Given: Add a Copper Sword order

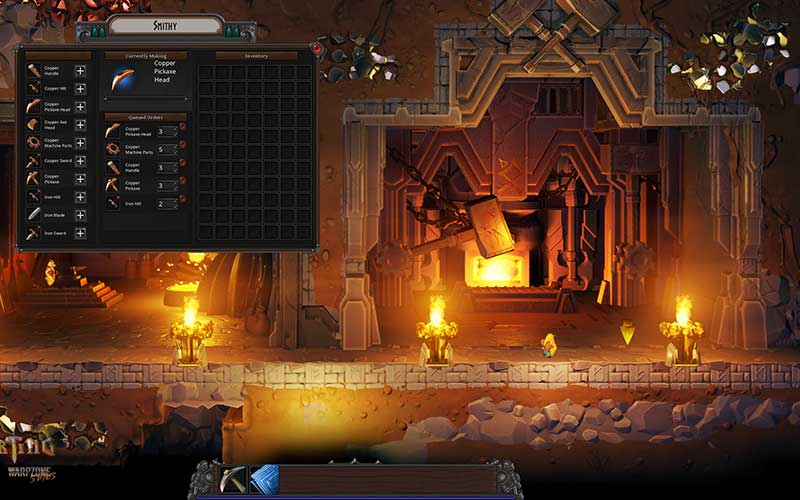Looking at the screenshot, I should tap(80, 161).
